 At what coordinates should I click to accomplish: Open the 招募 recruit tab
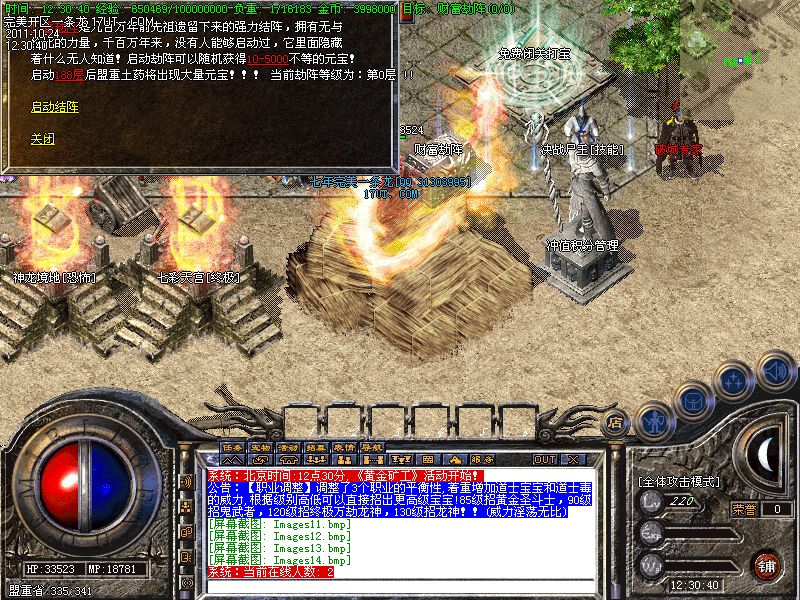tap(317, 446)
